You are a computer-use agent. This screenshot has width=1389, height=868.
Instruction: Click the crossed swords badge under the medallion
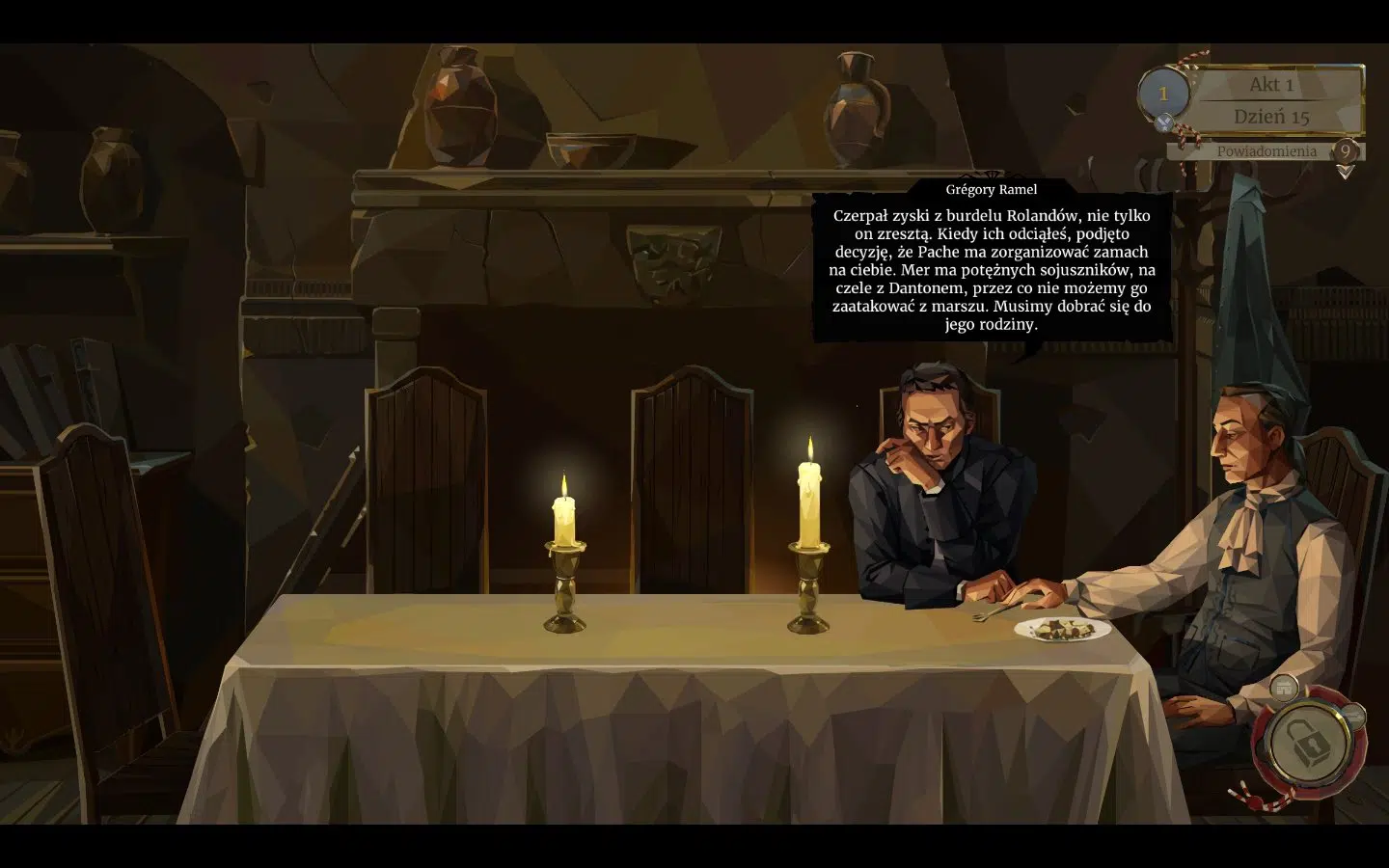1165,122
